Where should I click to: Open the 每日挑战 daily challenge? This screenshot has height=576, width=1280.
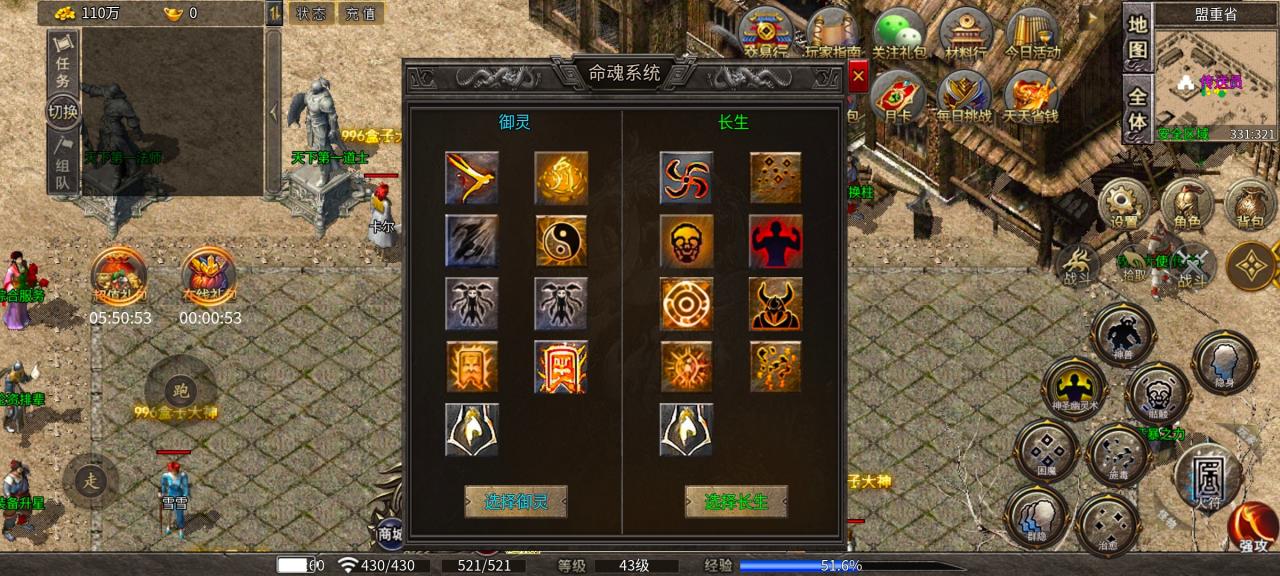click(x=965, y=98)
